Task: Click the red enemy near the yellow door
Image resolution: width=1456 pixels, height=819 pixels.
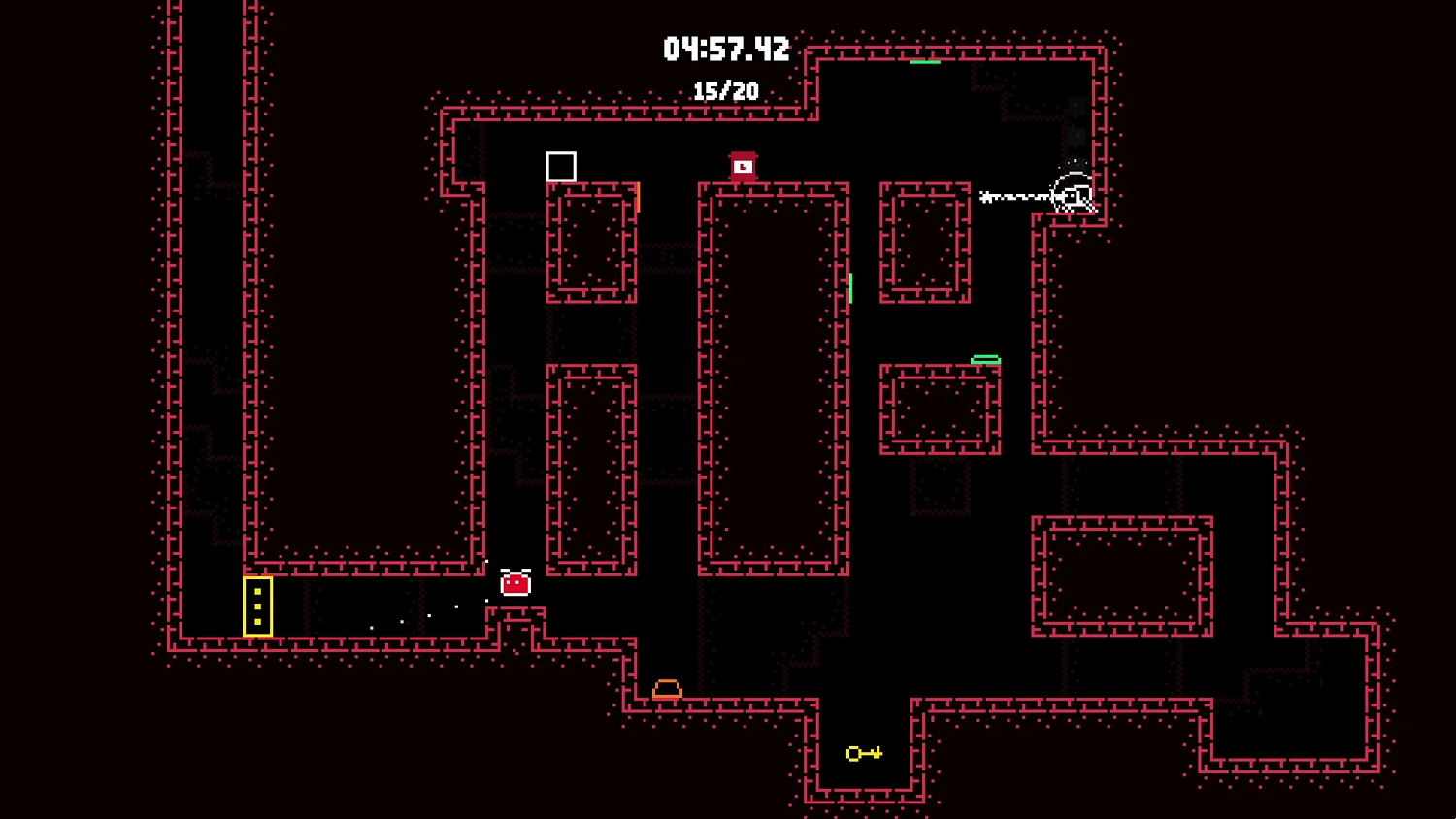Action: tap(514, 583)
